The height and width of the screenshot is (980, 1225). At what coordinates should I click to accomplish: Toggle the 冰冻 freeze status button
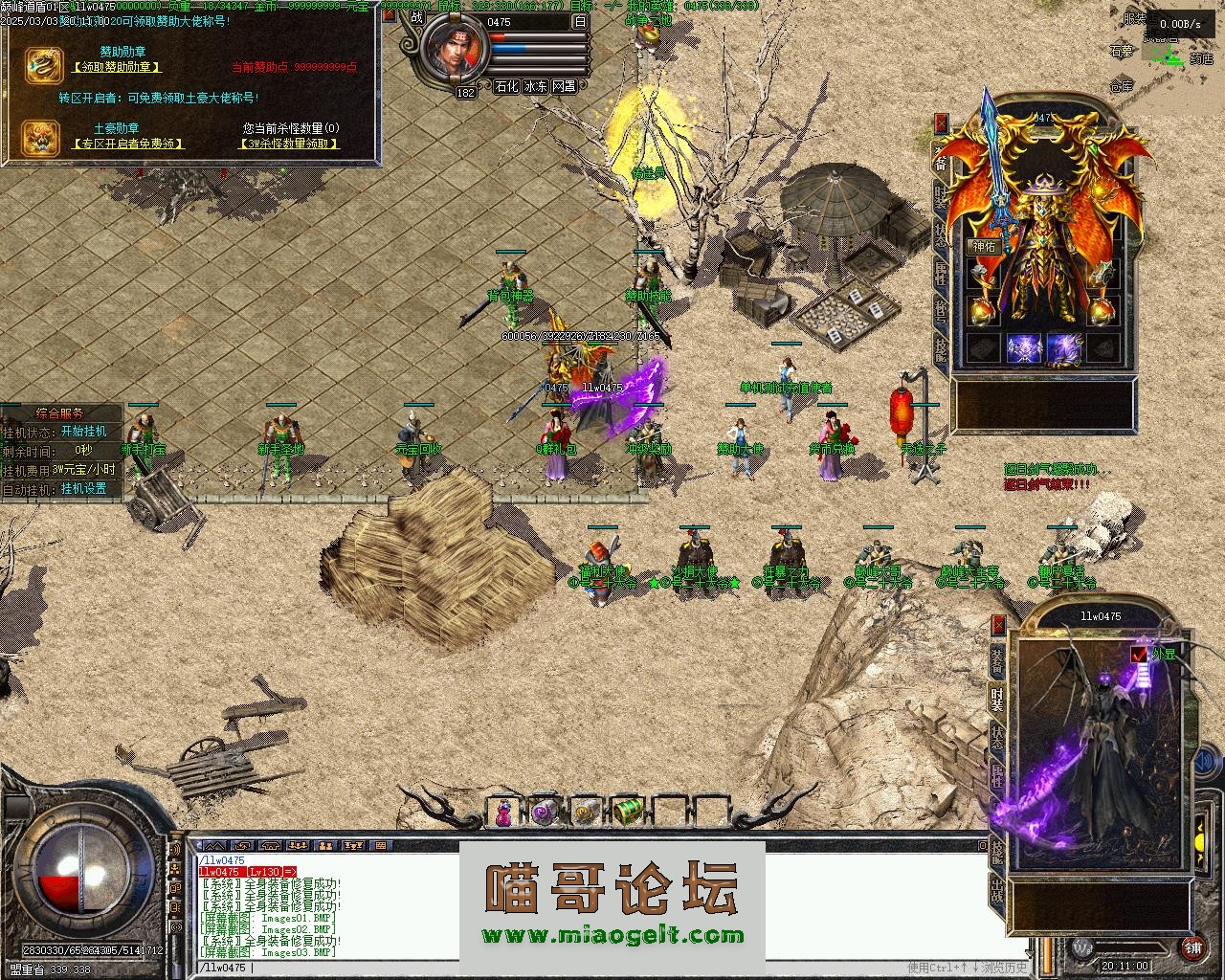pos(536,86)
